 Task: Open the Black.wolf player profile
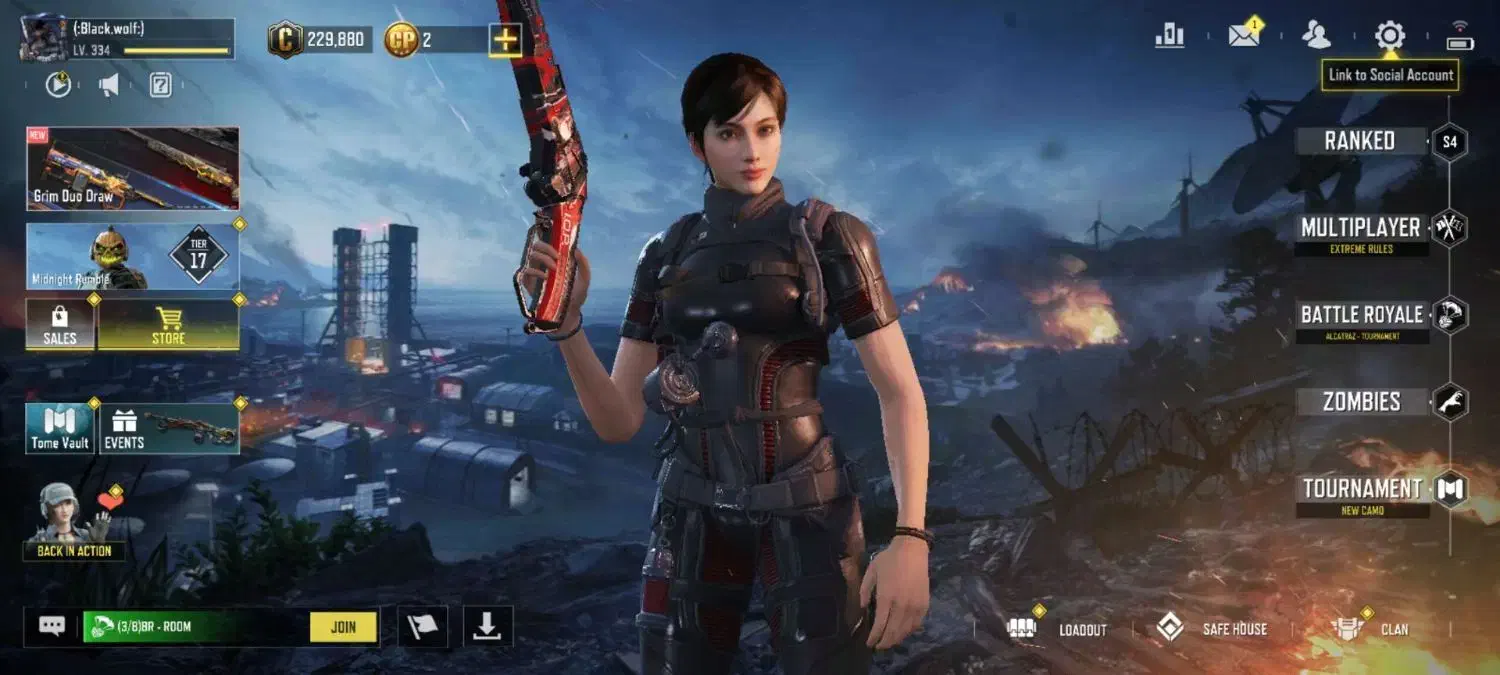[x=126, y=39]
